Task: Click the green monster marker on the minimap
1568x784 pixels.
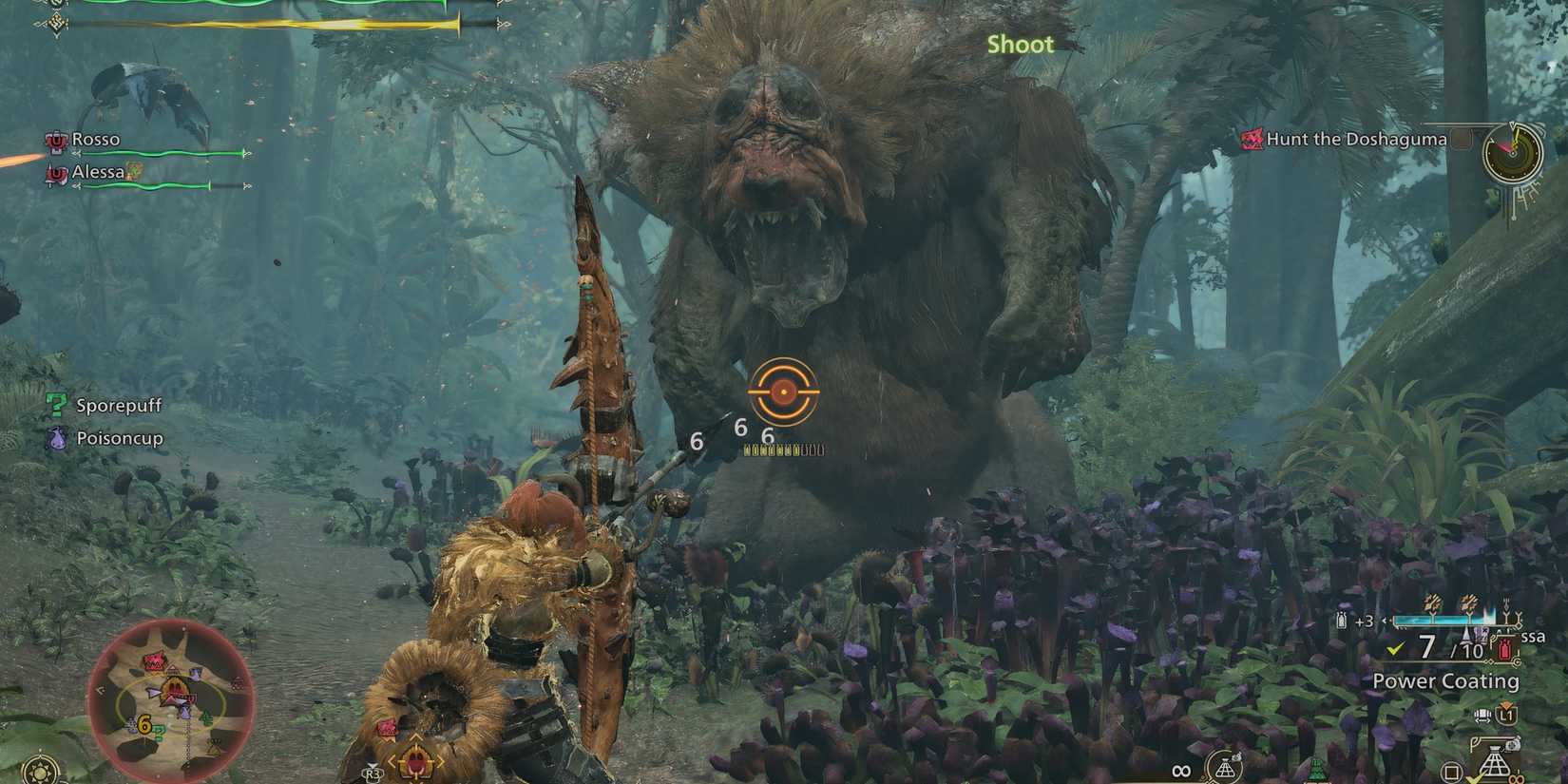Action: point(206,717)
